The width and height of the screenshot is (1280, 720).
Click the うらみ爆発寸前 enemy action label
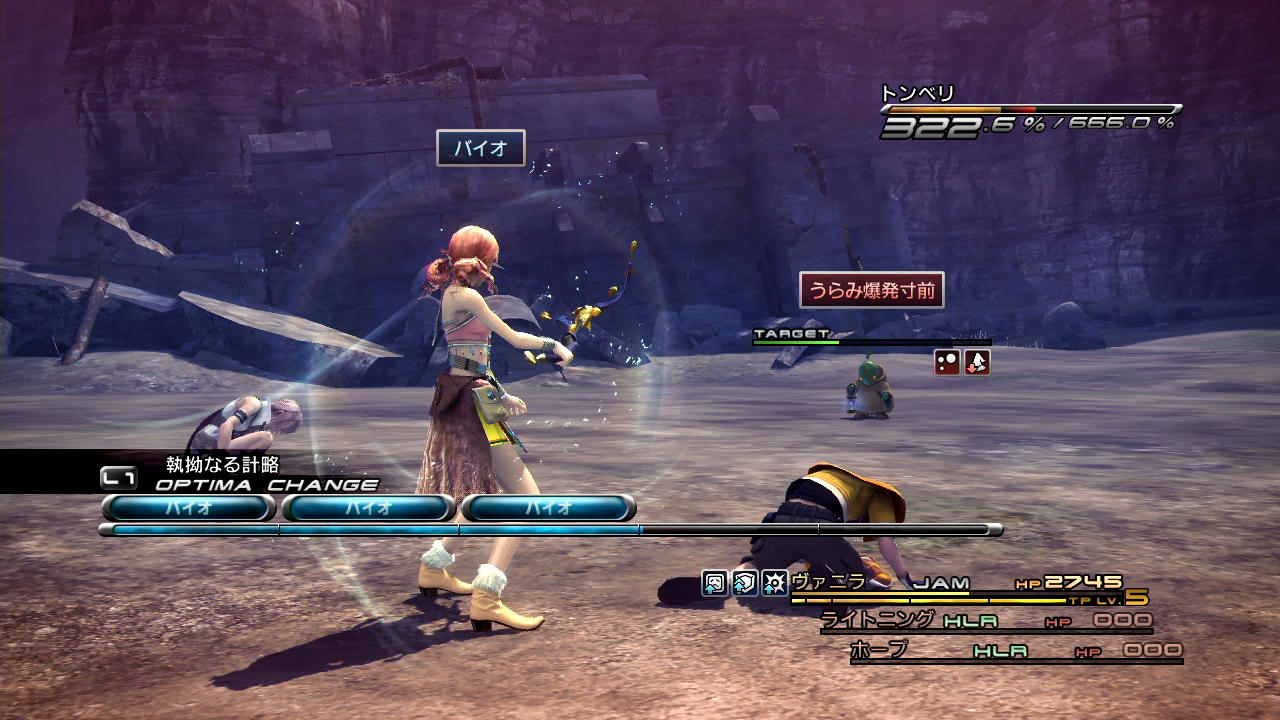point(871,290)
